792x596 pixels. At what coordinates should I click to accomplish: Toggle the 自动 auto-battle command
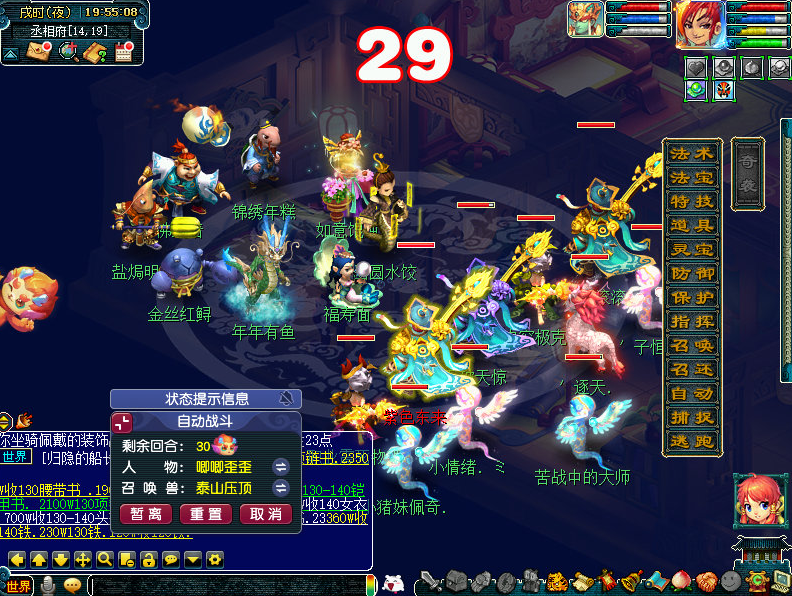pos(692,394)
